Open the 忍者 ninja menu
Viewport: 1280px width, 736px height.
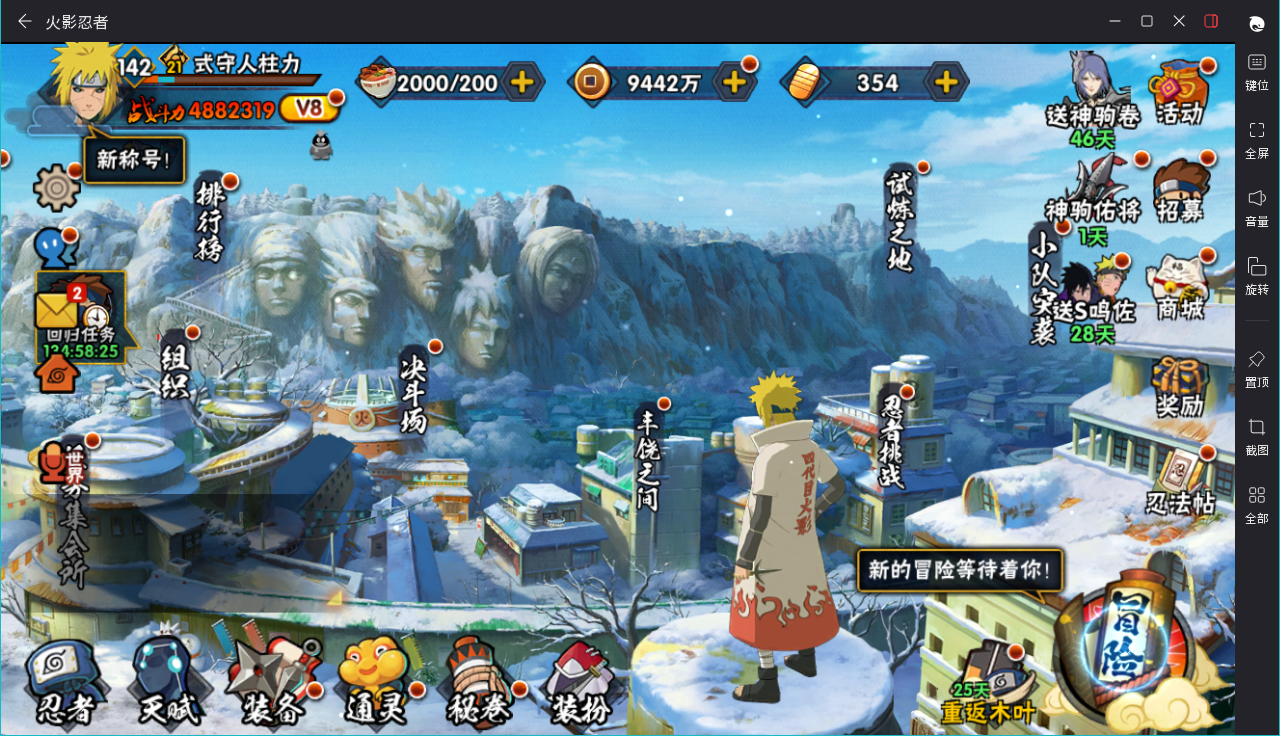point(66,682)
